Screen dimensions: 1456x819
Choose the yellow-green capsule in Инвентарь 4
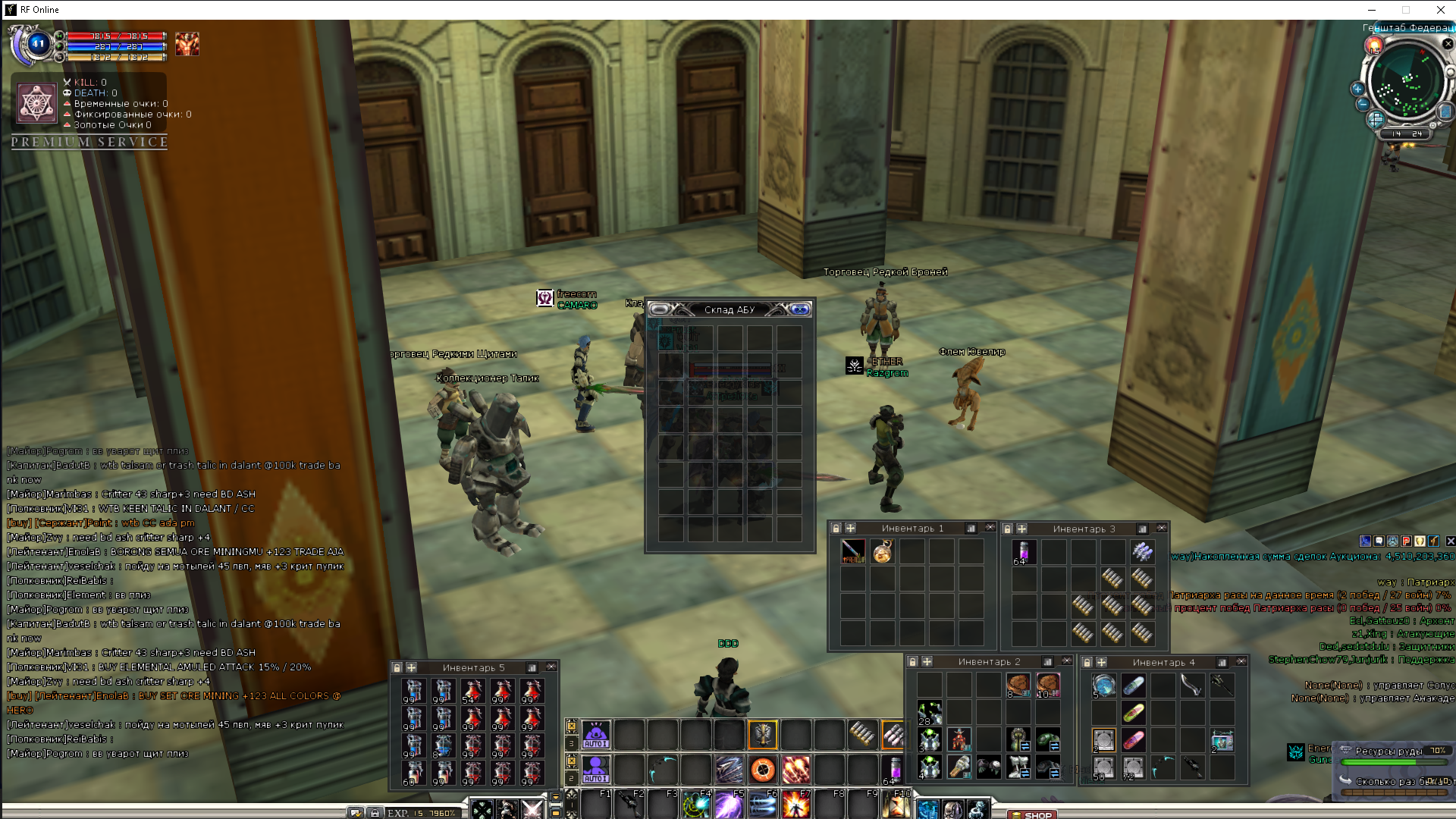1133,713
